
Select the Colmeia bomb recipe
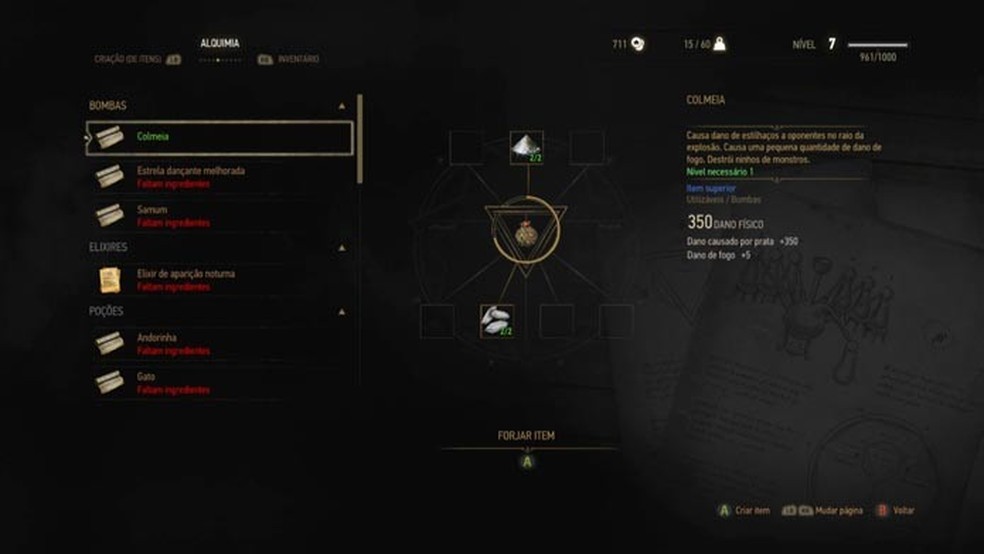coord(220,138)
